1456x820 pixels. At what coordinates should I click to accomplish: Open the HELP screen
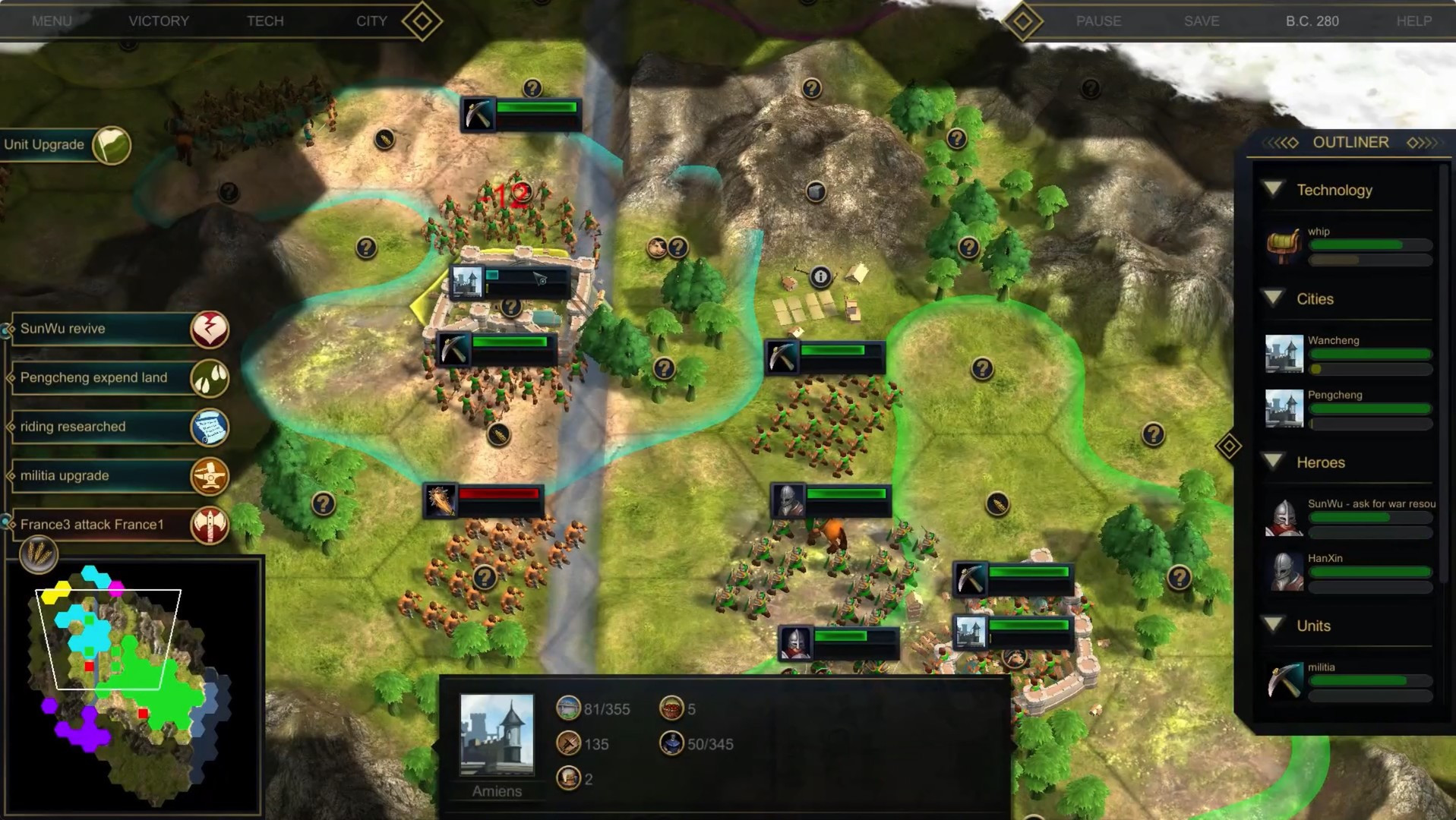pos(1413,21)
